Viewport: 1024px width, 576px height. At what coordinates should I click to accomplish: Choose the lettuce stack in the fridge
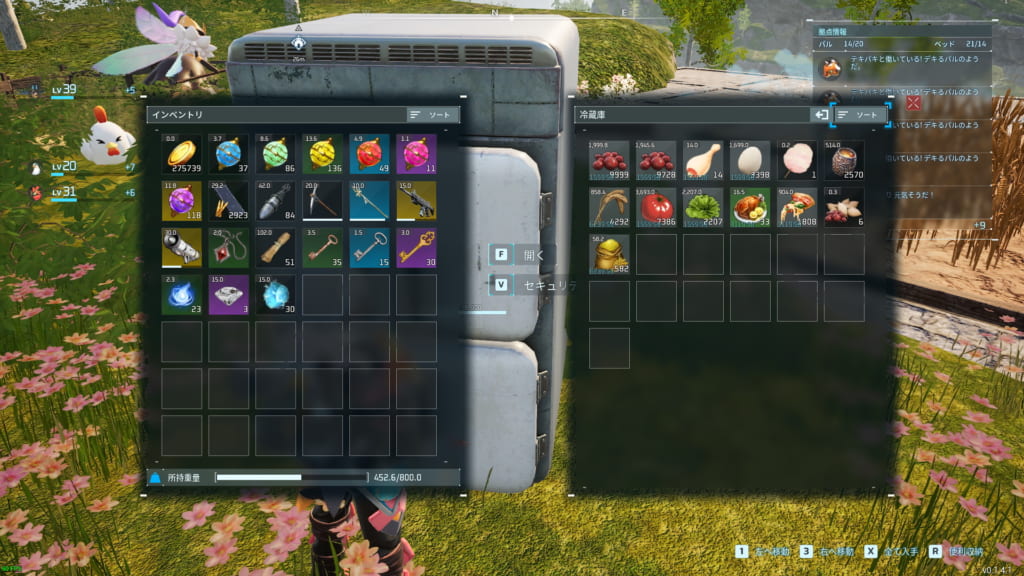tap(703, 207)
